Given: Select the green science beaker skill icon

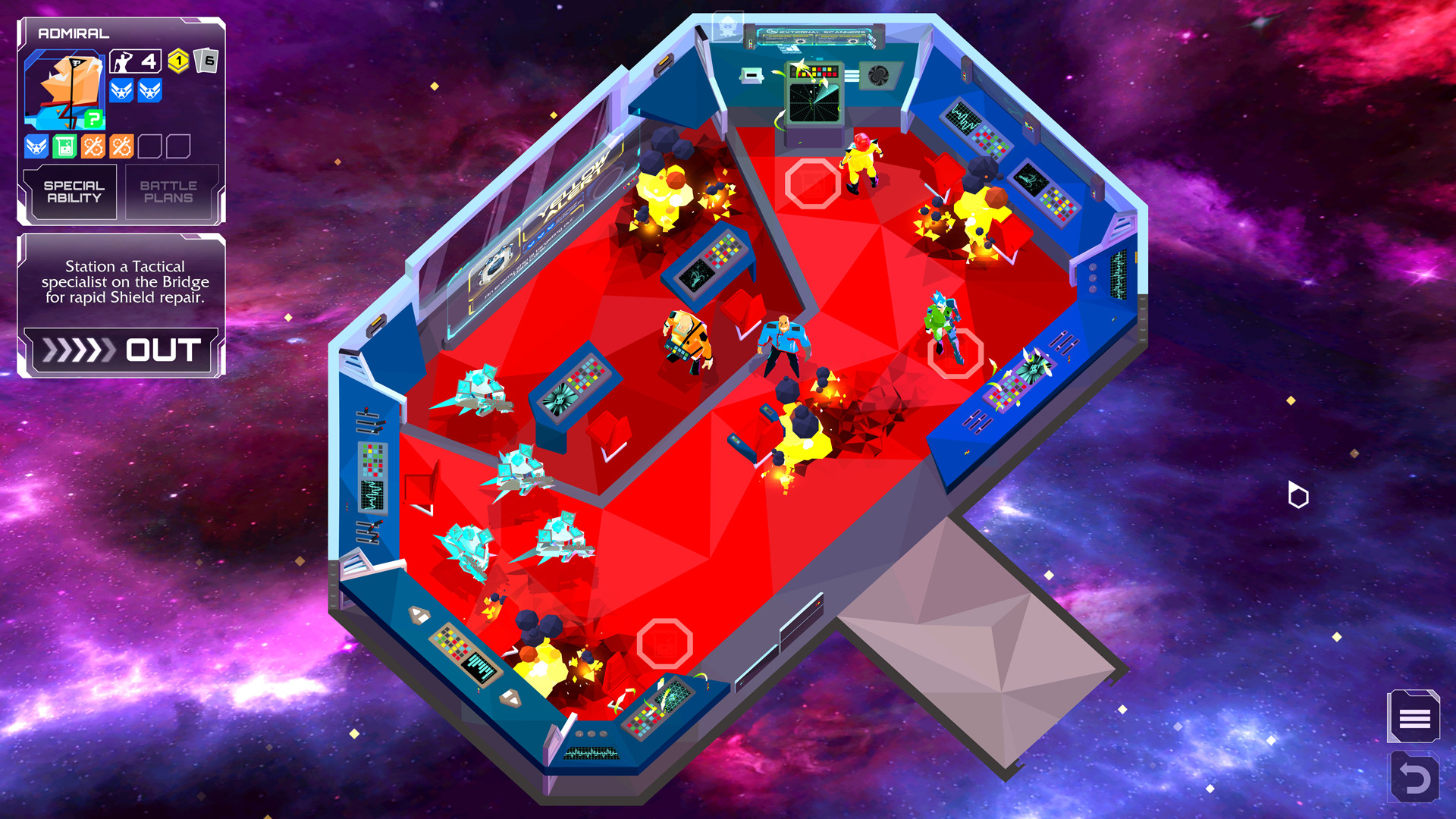Looking at the screenshot, I should tap(64, 144).
